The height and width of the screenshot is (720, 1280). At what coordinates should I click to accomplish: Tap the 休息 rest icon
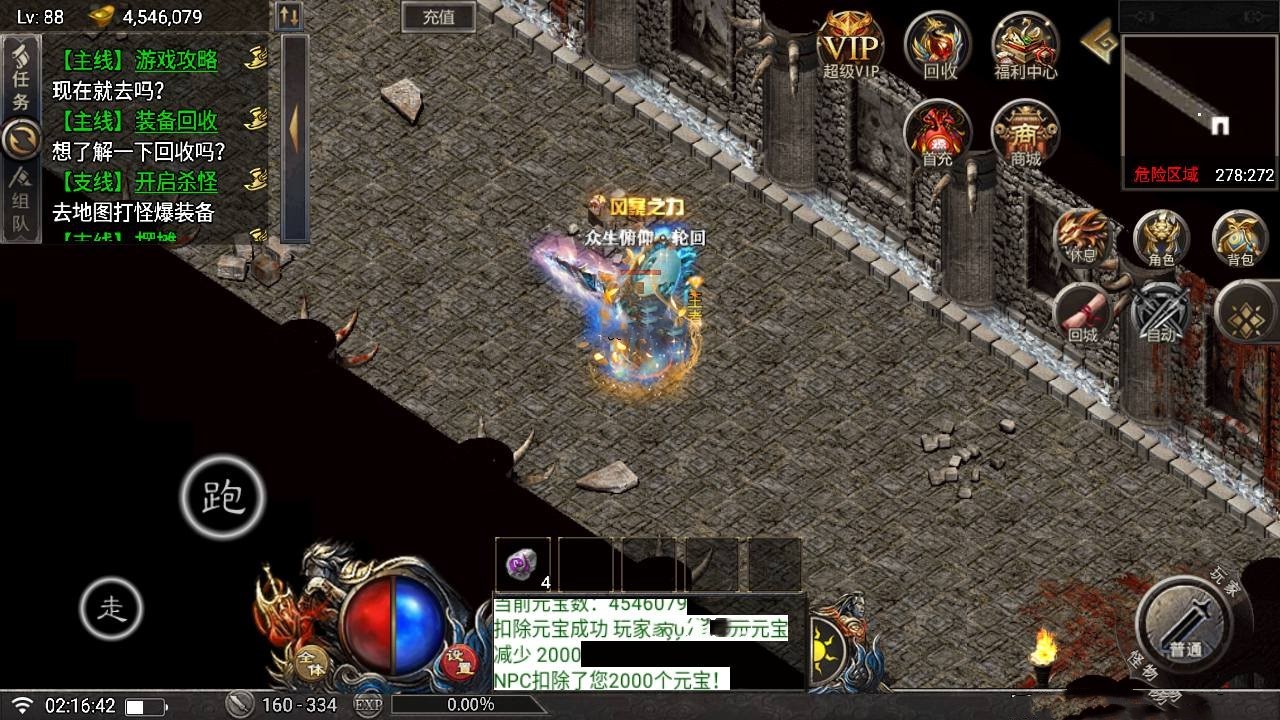point(1083,237)
